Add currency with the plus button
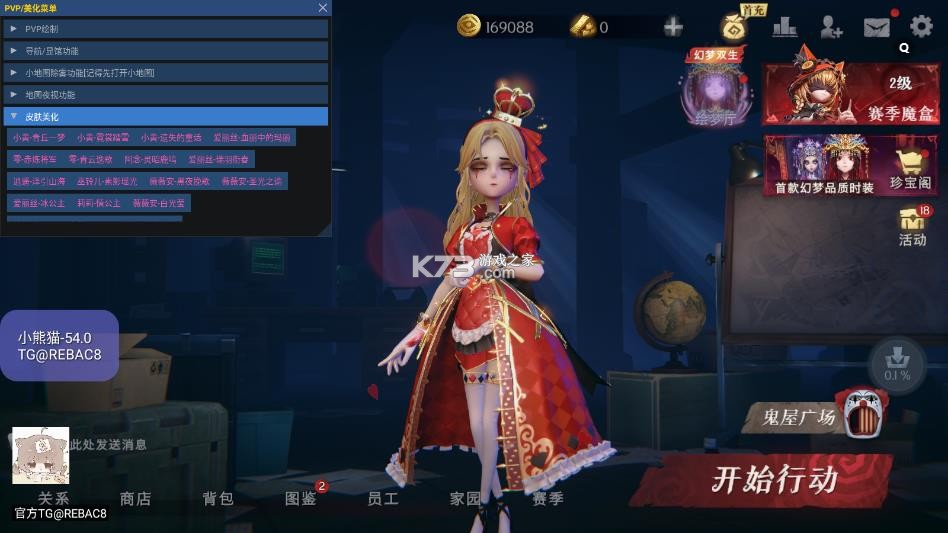948x533 pixels. [673, 27]
